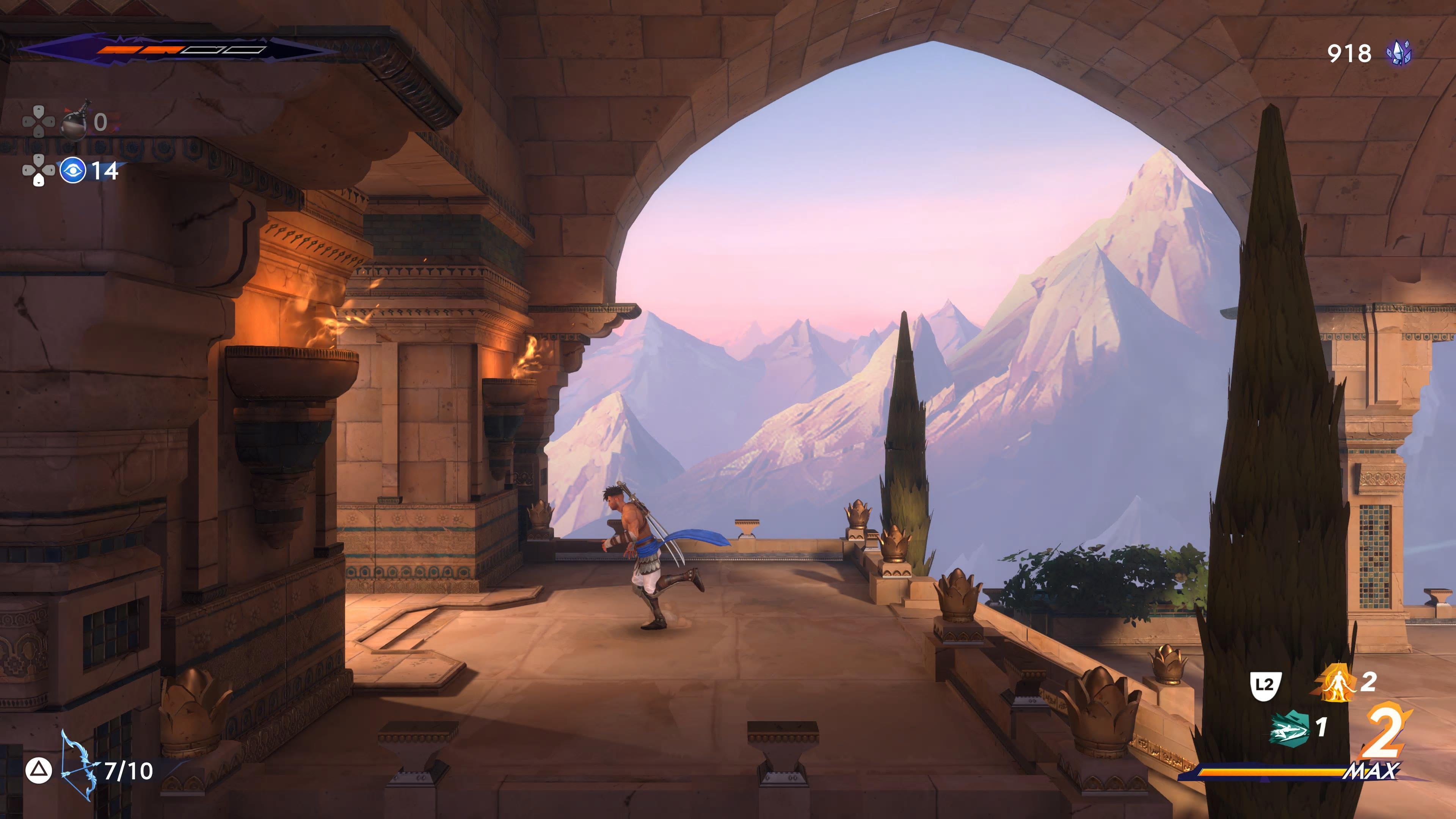Screen dimensions: 1456x819
Task: Click the L2 trigger prompt badge
Action: point(1266,686)
